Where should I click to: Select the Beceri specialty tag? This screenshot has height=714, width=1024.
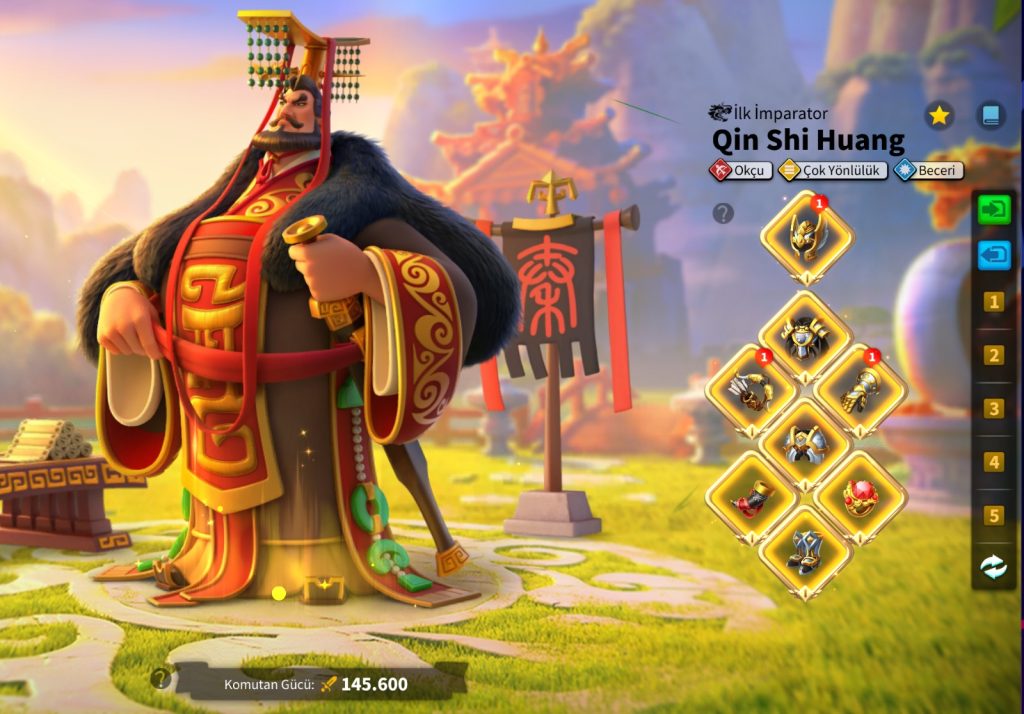[929, 171]
